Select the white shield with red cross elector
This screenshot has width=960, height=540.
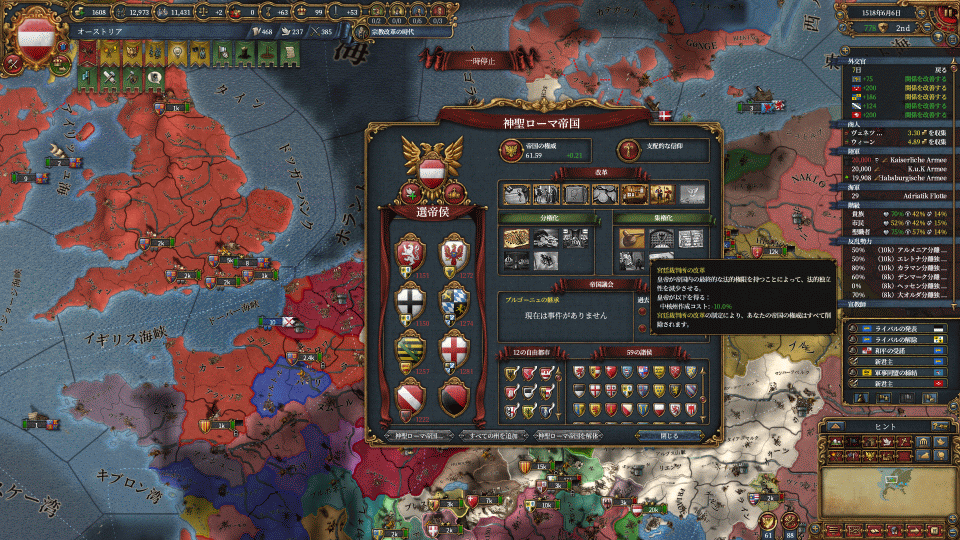[x=454, y=351]
